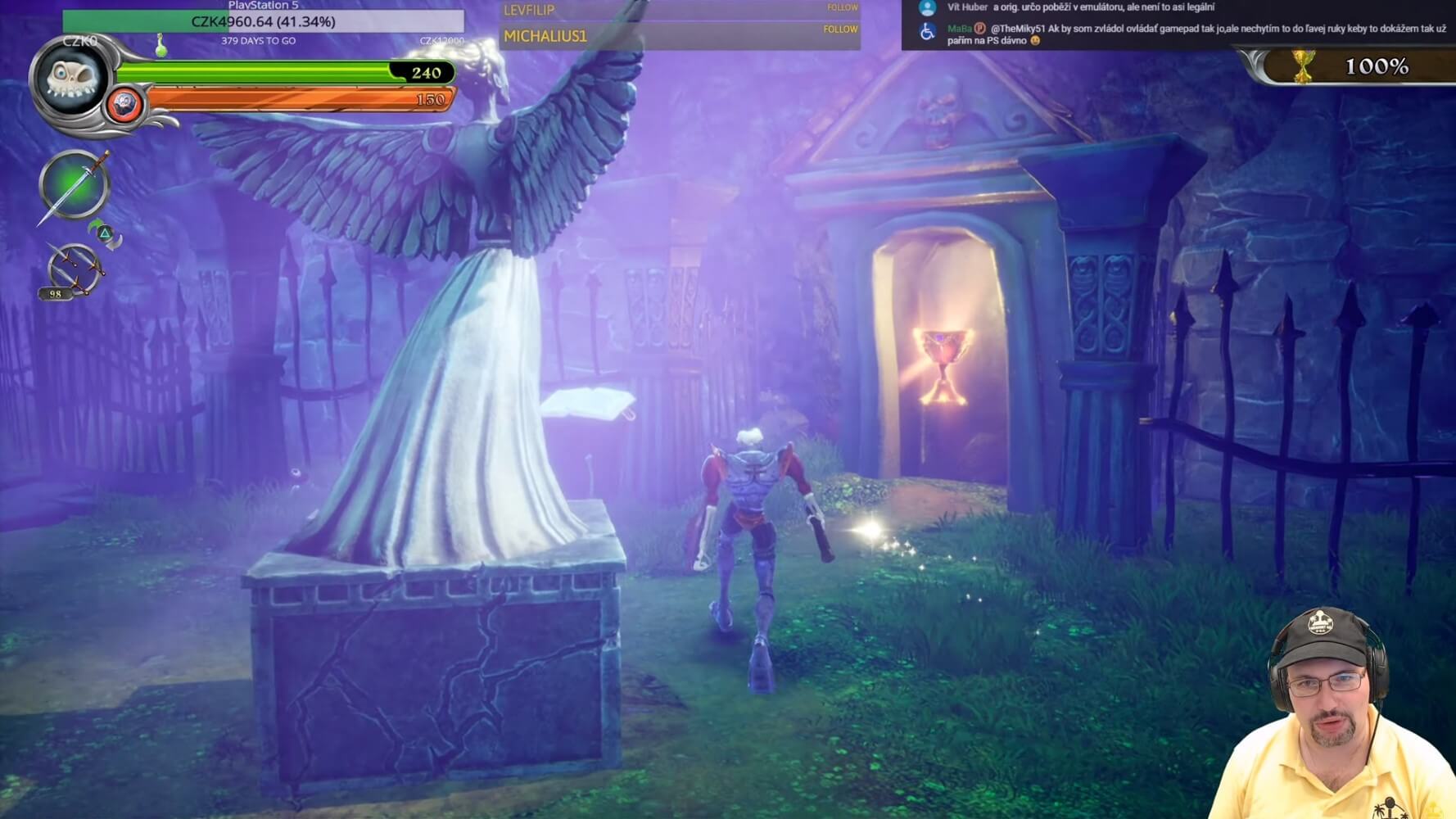Click the skull portrait in the HUD
Viewport: 1456px width, 819px height.
click(x=71, y=80)
